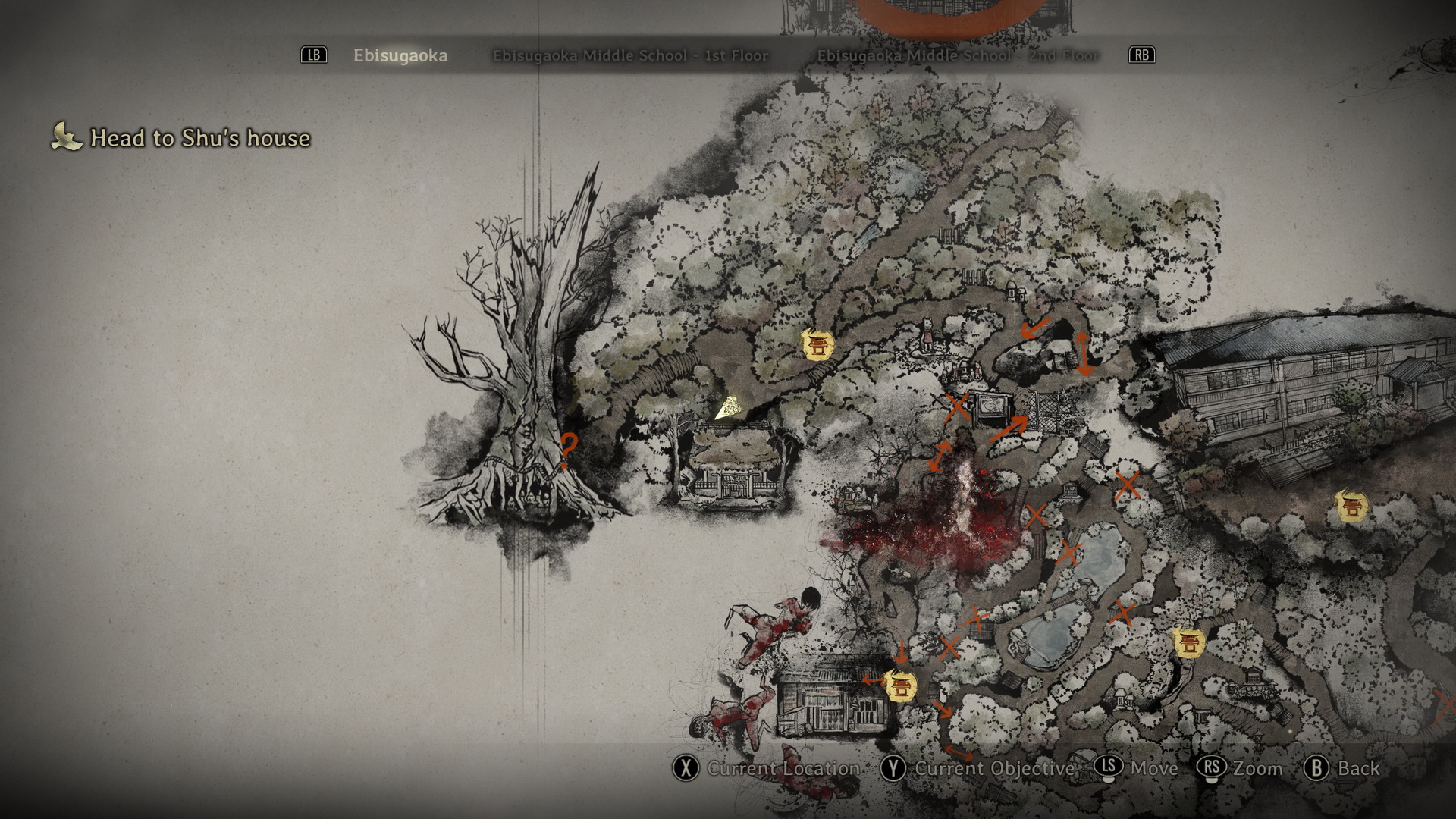Switch to Ebisugaoka Middle School 1st Floor tab
The height and width of the screenshot is (819, 1456).
tap(630, 55)
